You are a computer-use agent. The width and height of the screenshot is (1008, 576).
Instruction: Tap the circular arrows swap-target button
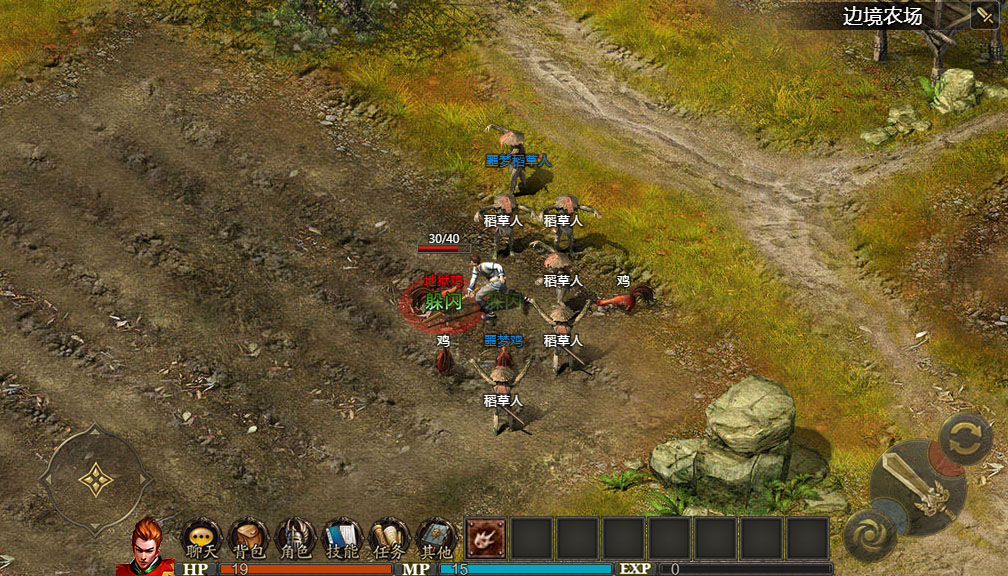click(x=966, y=439)
